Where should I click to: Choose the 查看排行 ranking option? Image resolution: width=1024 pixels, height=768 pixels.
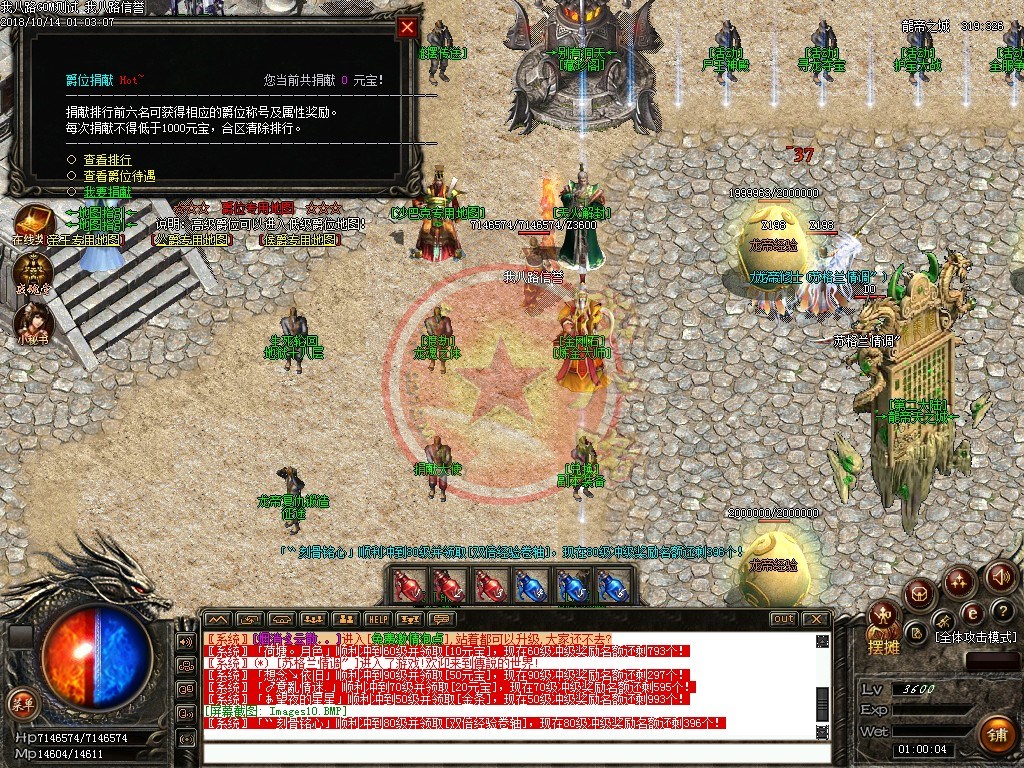[x=106, y=160]
